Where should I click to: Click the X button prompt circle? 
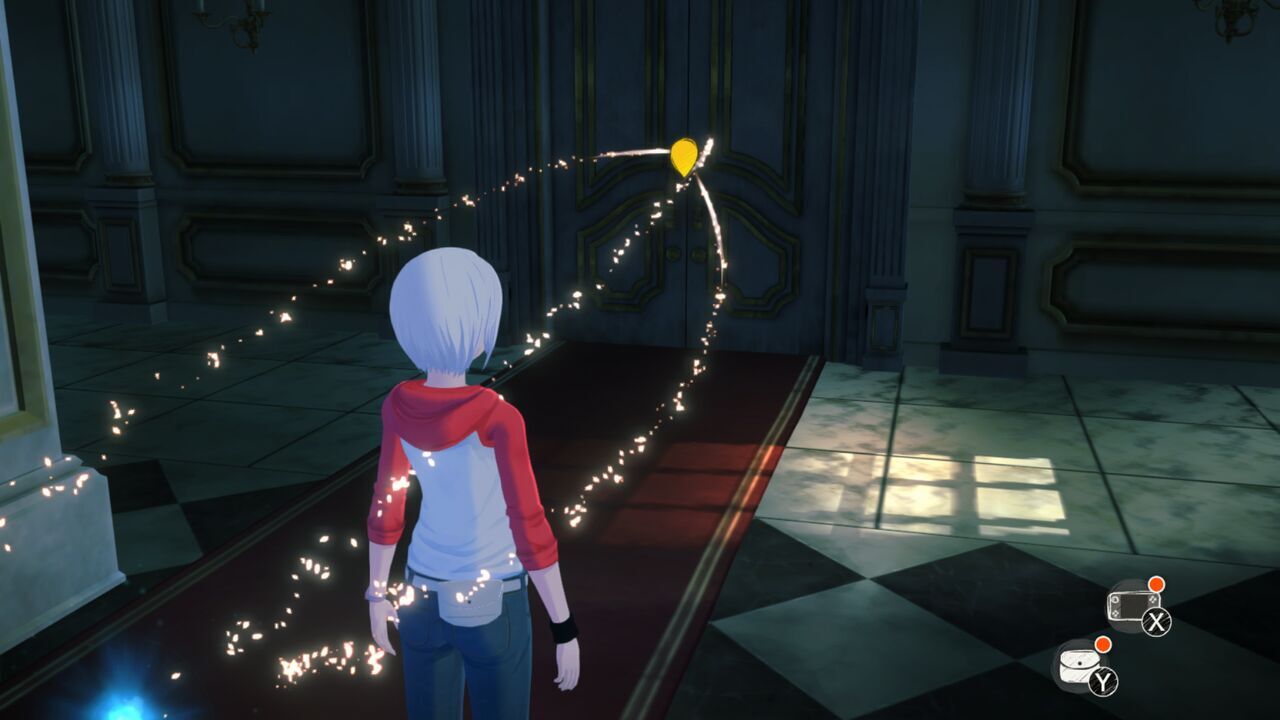1156,621
